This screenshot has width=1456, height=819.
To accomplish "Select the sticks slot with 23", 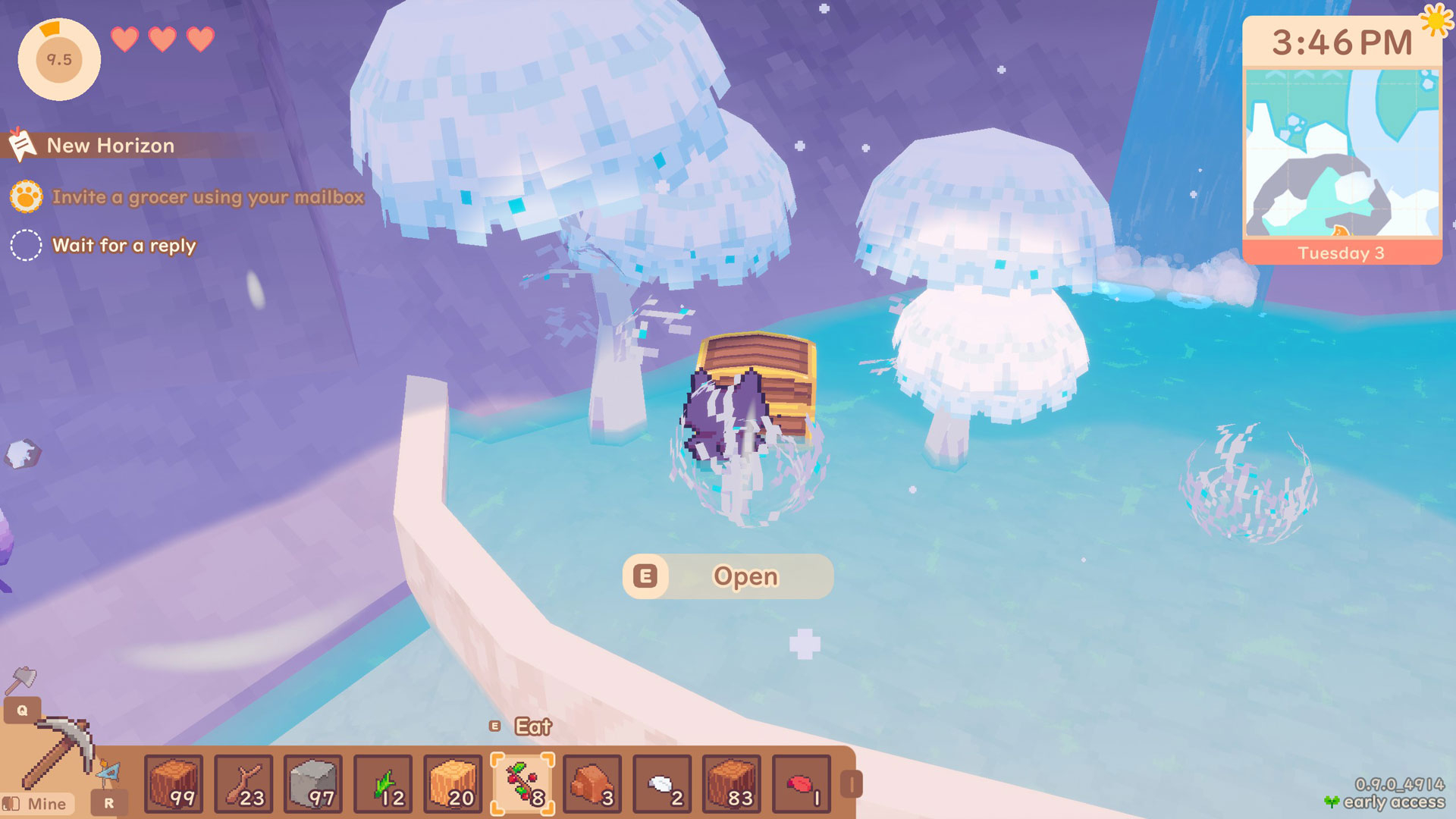I will pos(243,784).
